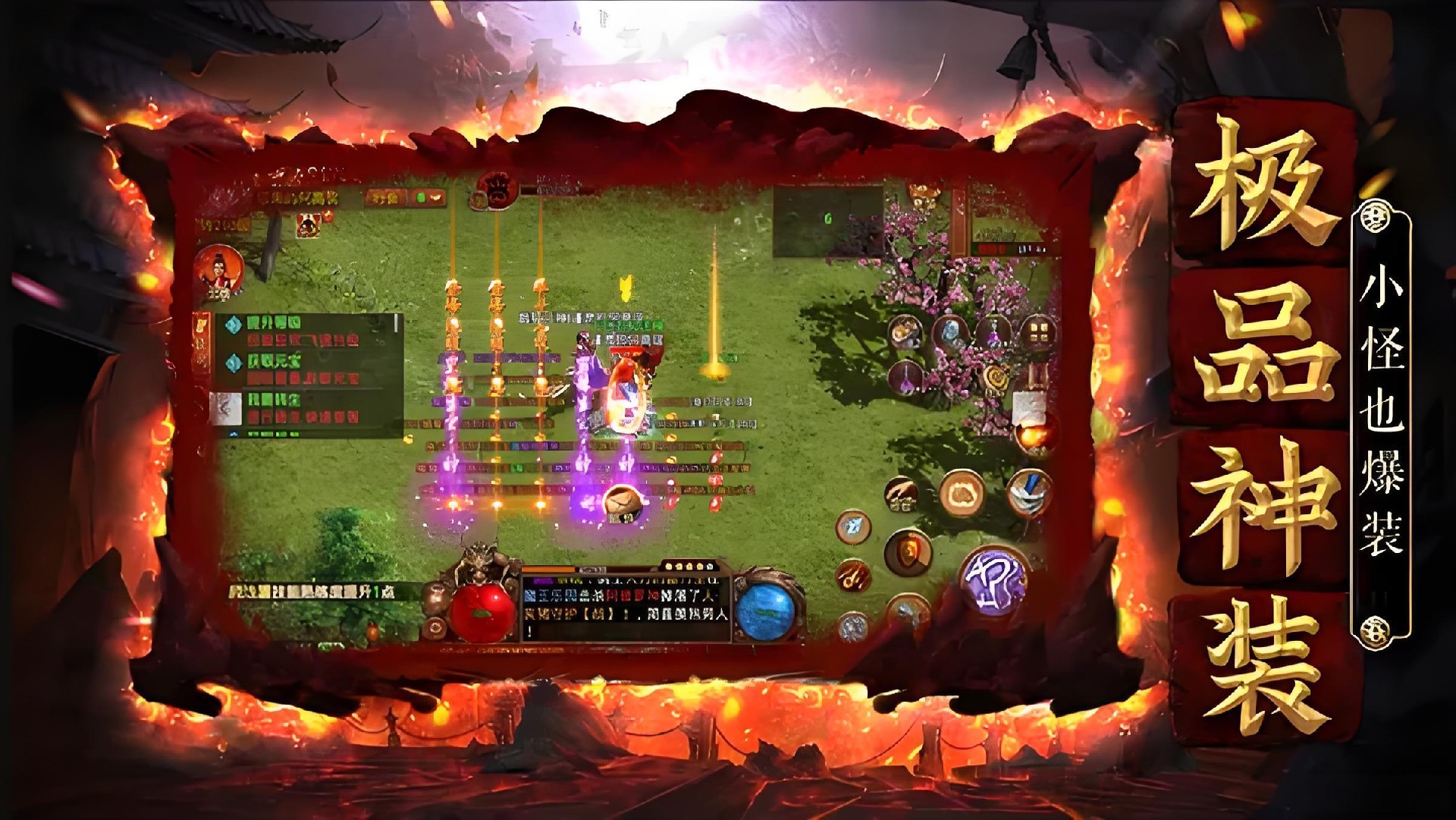Image resolution: width=1456 pixels, height=820 pixels.
Task: Select the blue sword skill icon
Action: click(x=1029, y=492)
